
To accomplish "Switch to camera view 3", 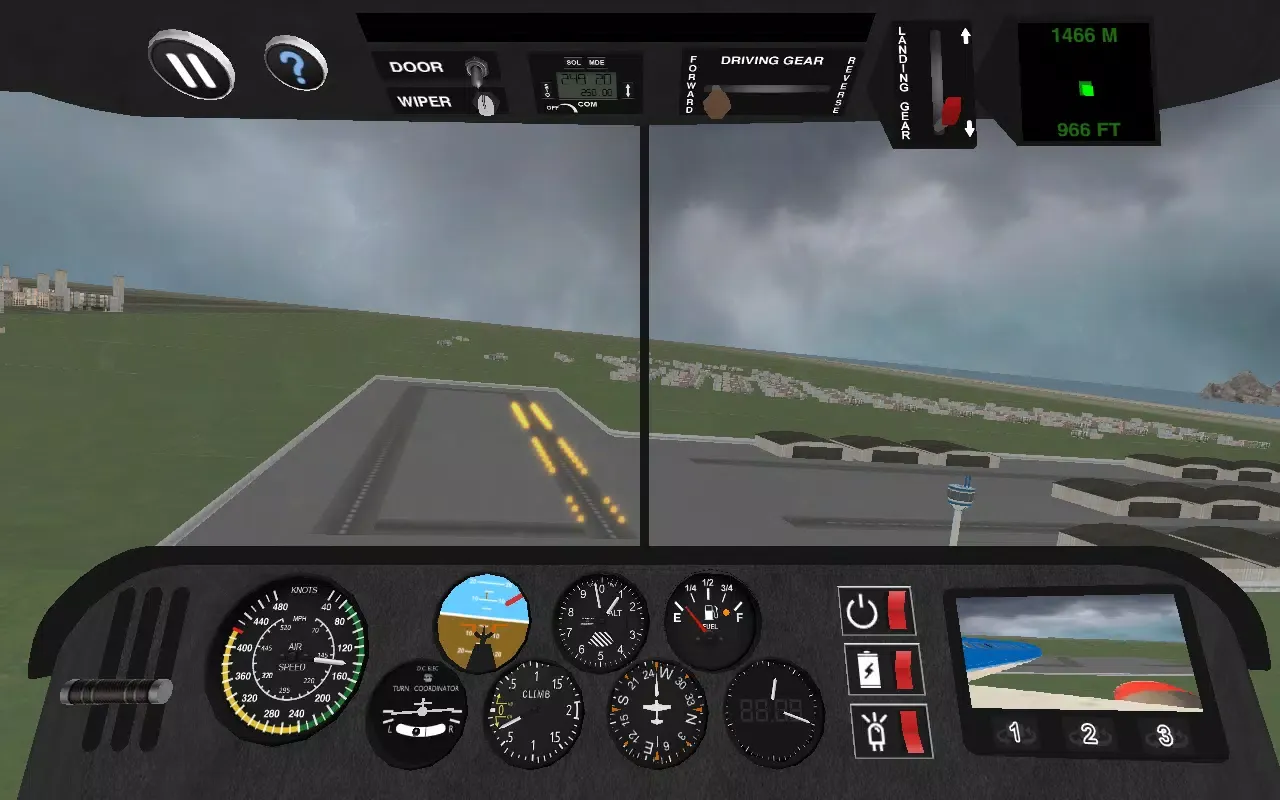I will click(1163, 735).
